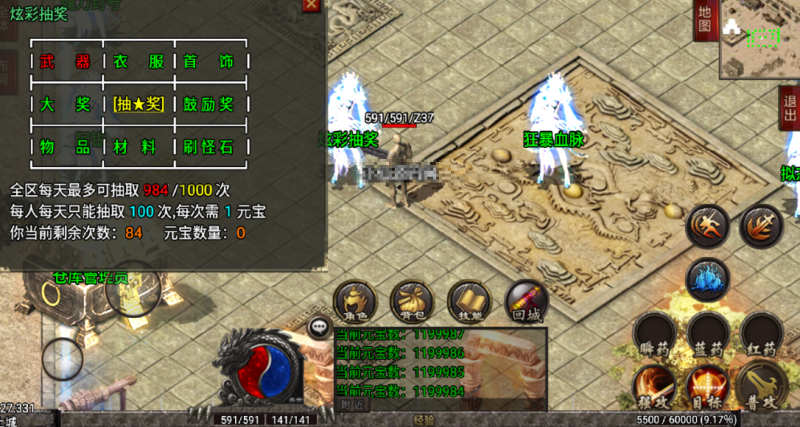Open the 技能 skills book
Screen dimensions: 800x427
pyautogui.click(x=467, y=301)
